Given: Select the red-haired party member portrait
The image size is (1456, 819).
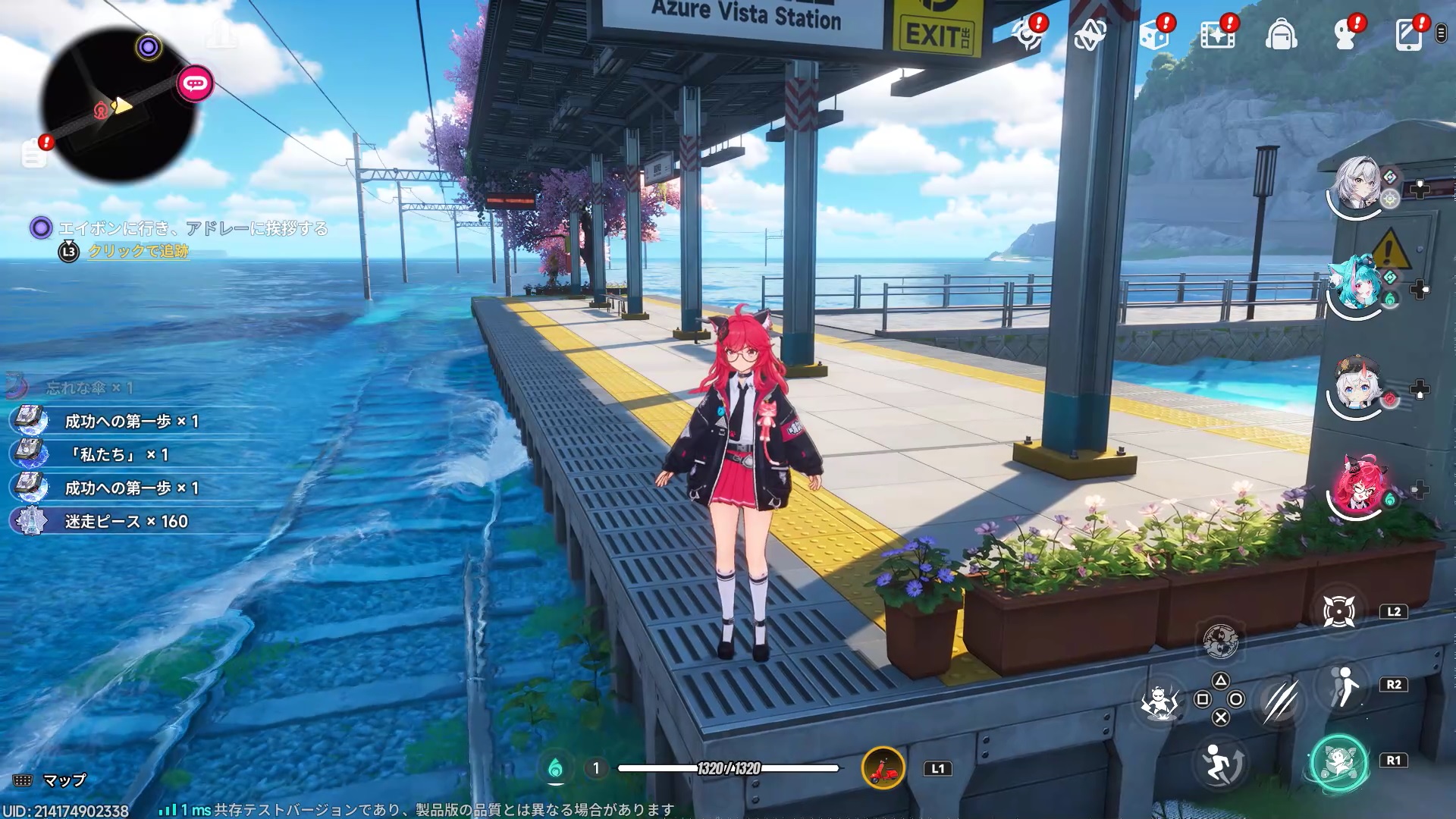Looking at the screenshot, I should 1357,487.
